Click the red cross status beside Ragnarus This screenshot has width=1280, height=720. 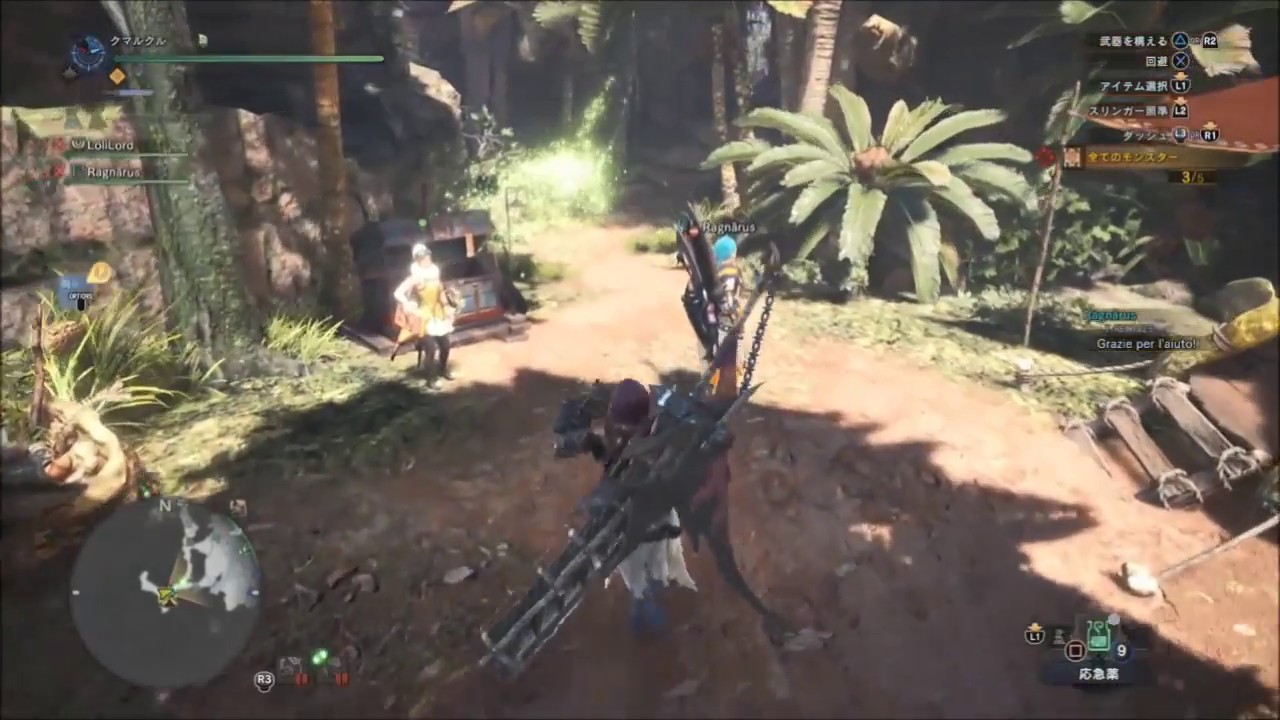58,171
